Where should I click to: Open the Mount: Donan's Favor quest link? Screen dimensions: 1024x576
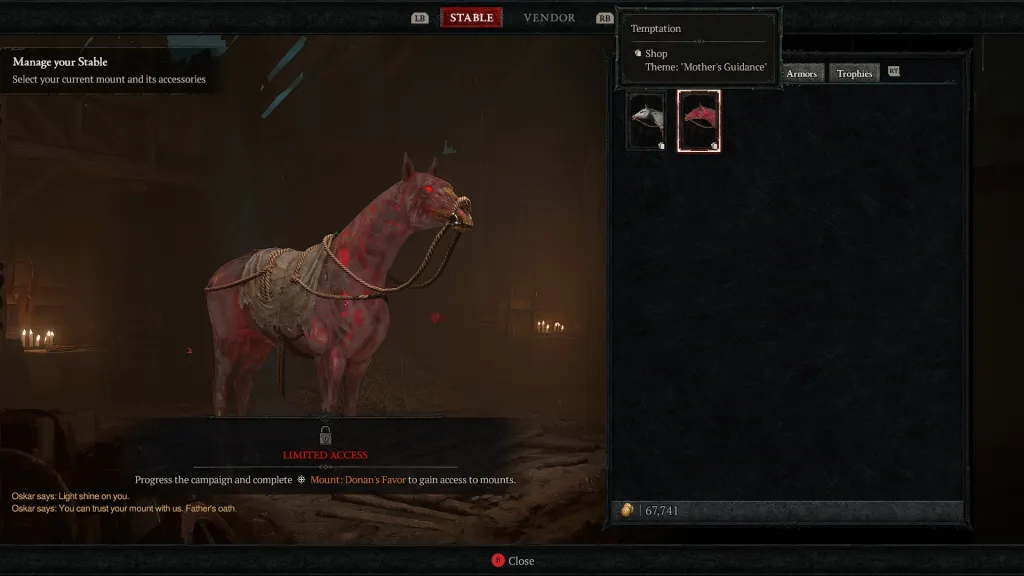(x=357, y=480)
